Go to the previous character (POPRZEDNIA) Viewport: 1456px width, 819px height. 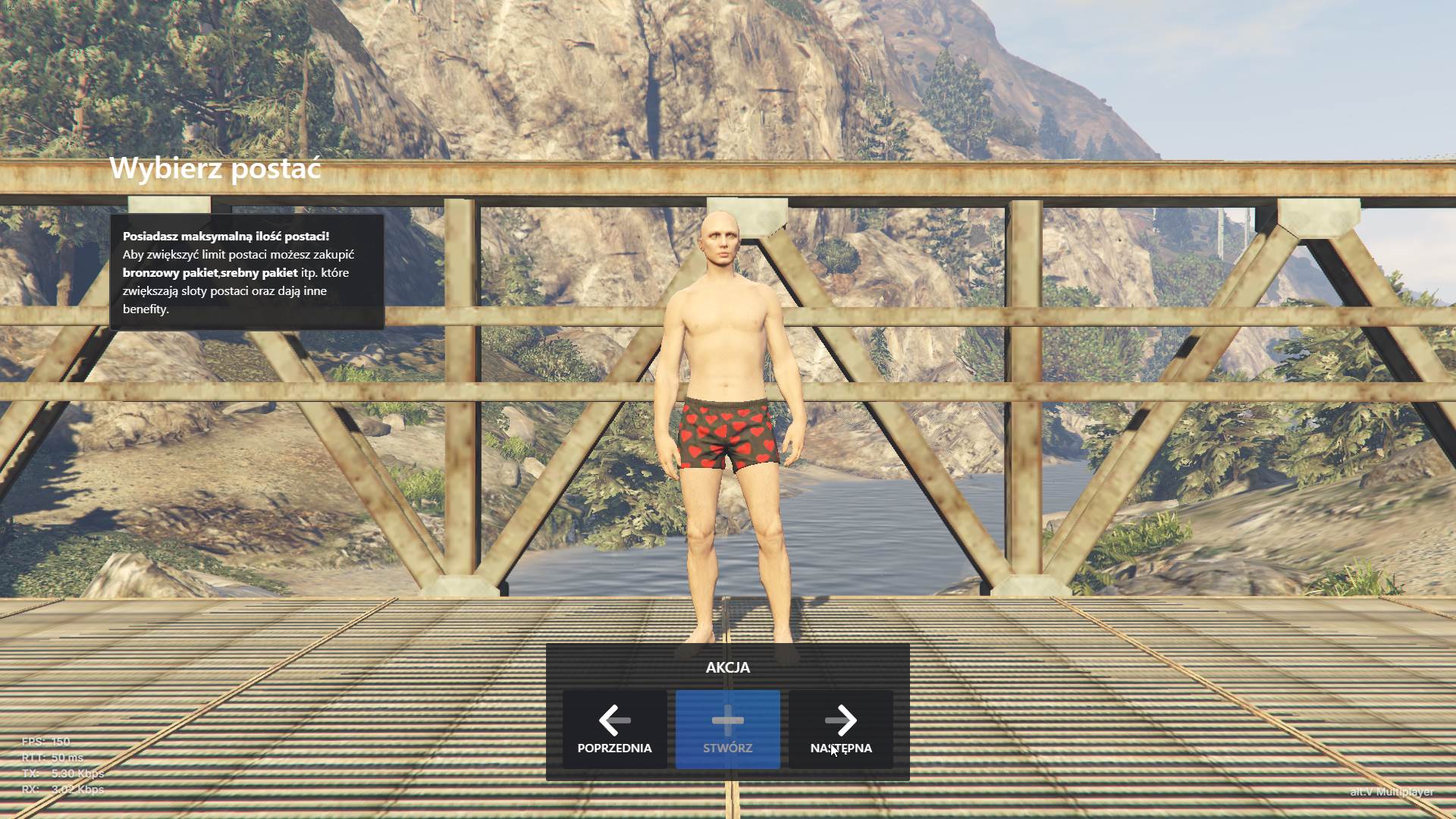(614, 729)
